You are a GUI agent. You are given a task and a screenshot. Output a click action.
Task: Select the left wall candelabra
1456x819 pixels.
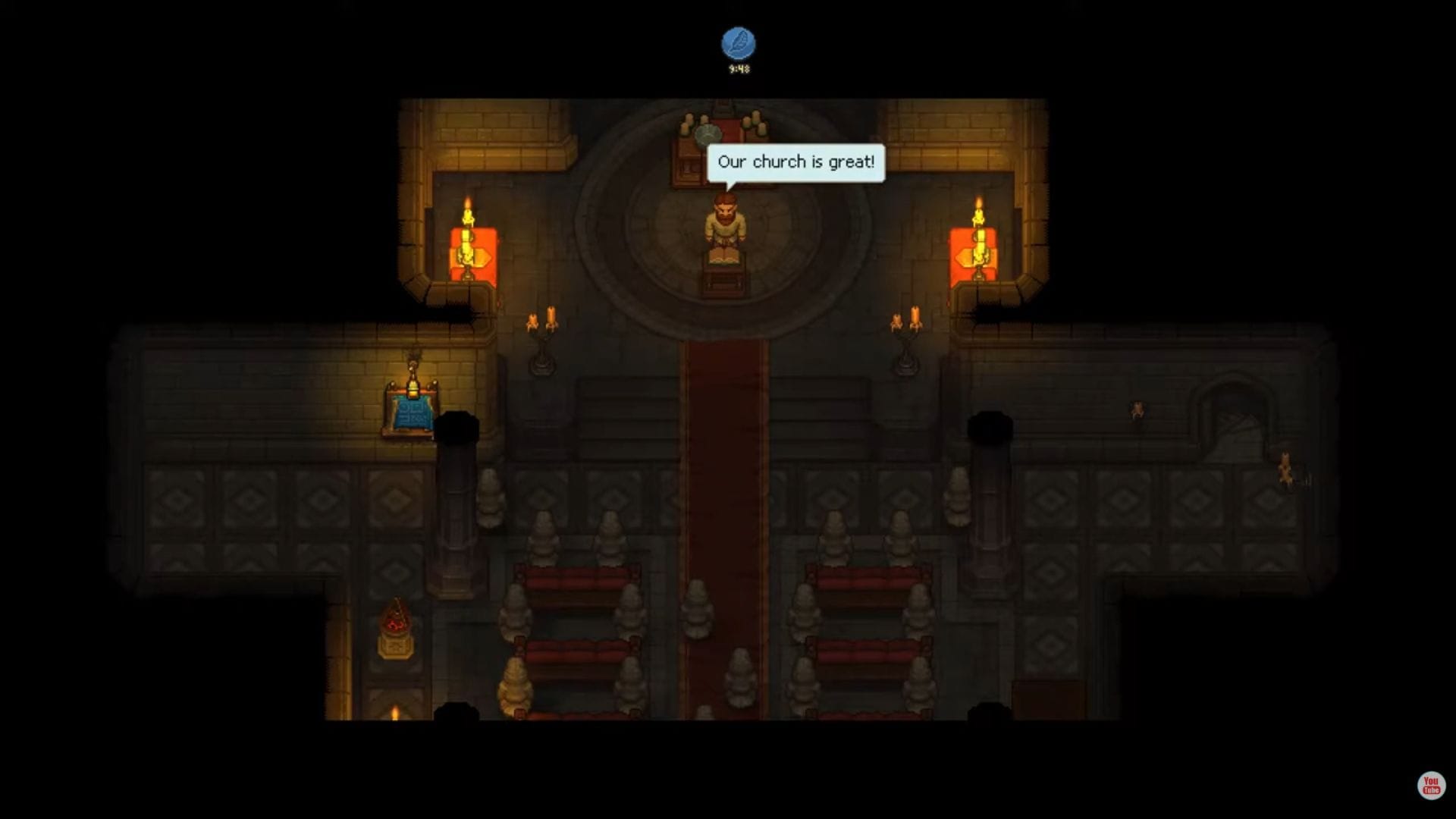click(543, 341)
